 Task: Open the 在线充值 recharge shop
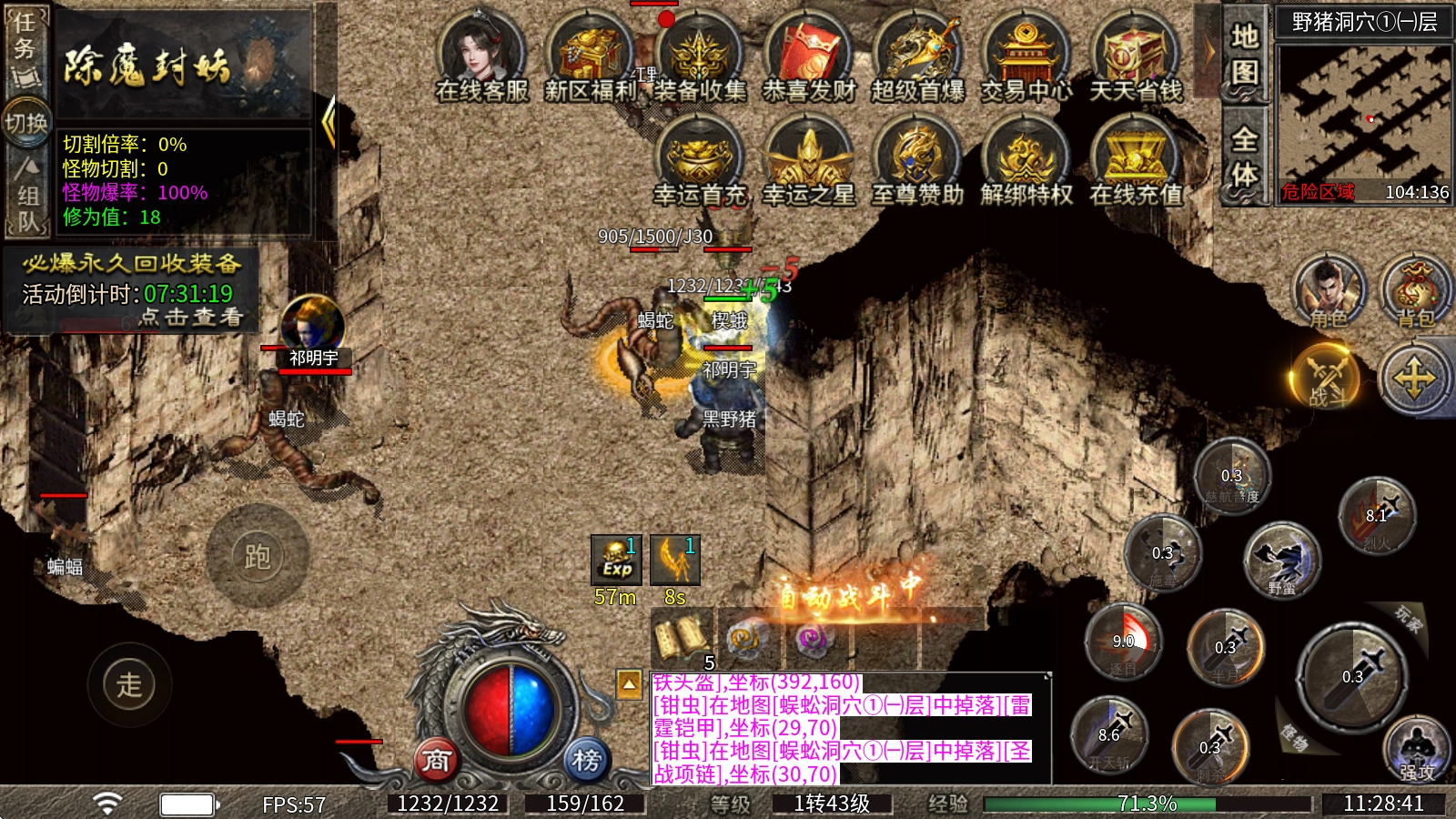(1136, 159)
